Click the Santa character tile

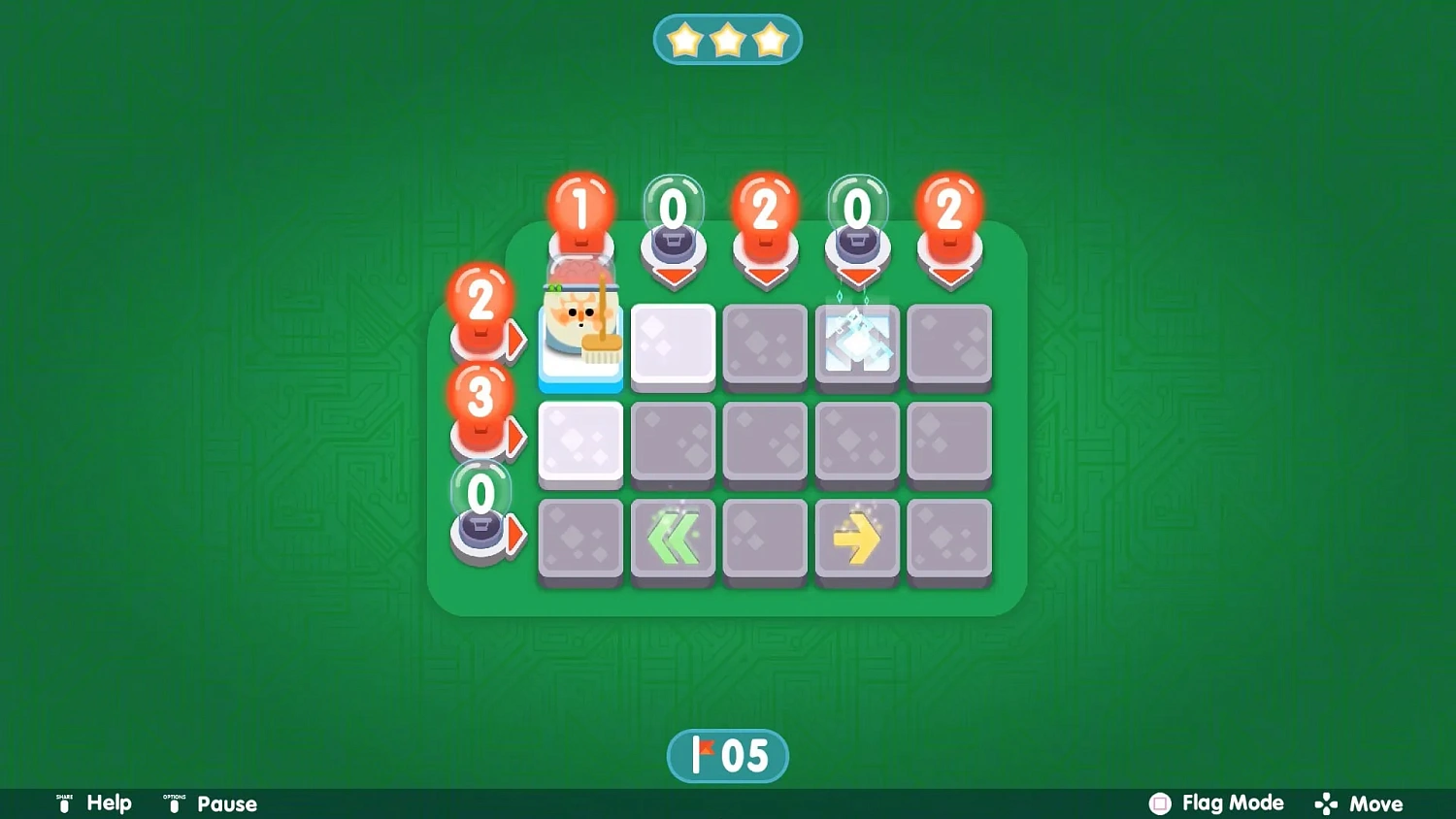[580, 338]
